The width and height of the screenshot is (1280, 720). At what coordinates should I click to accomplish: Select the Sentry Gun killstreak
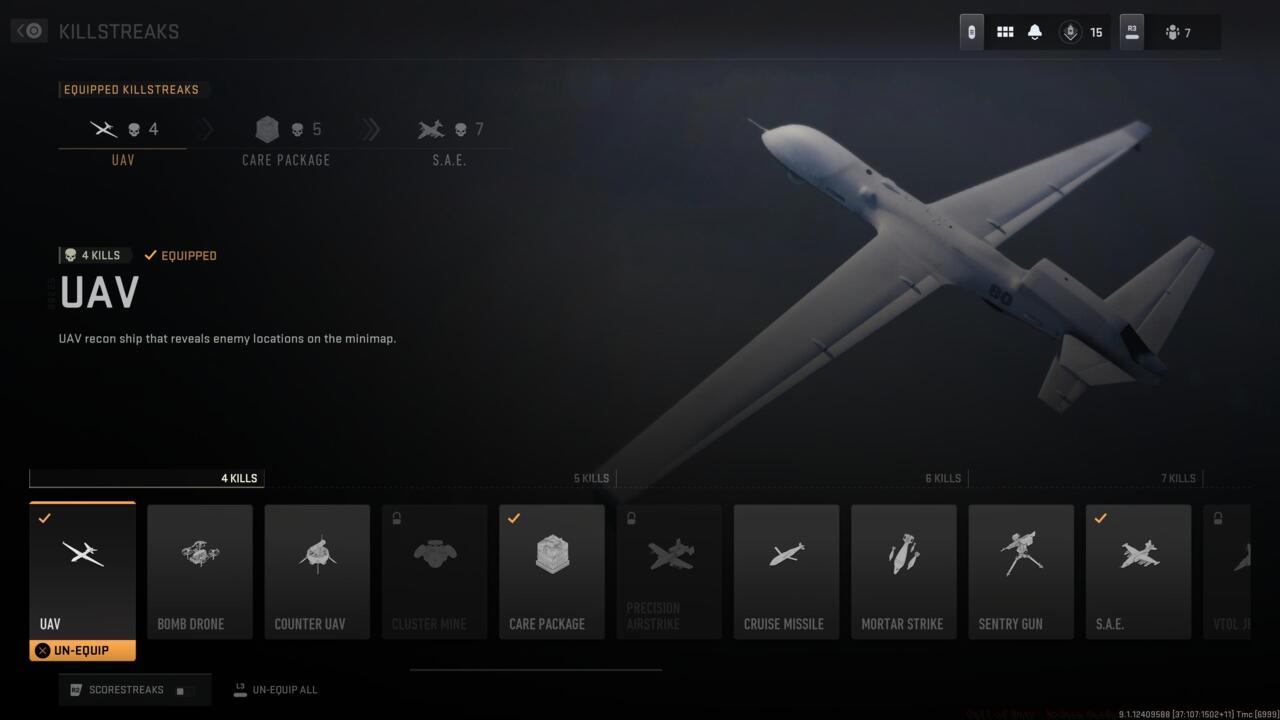[1021, 570]
